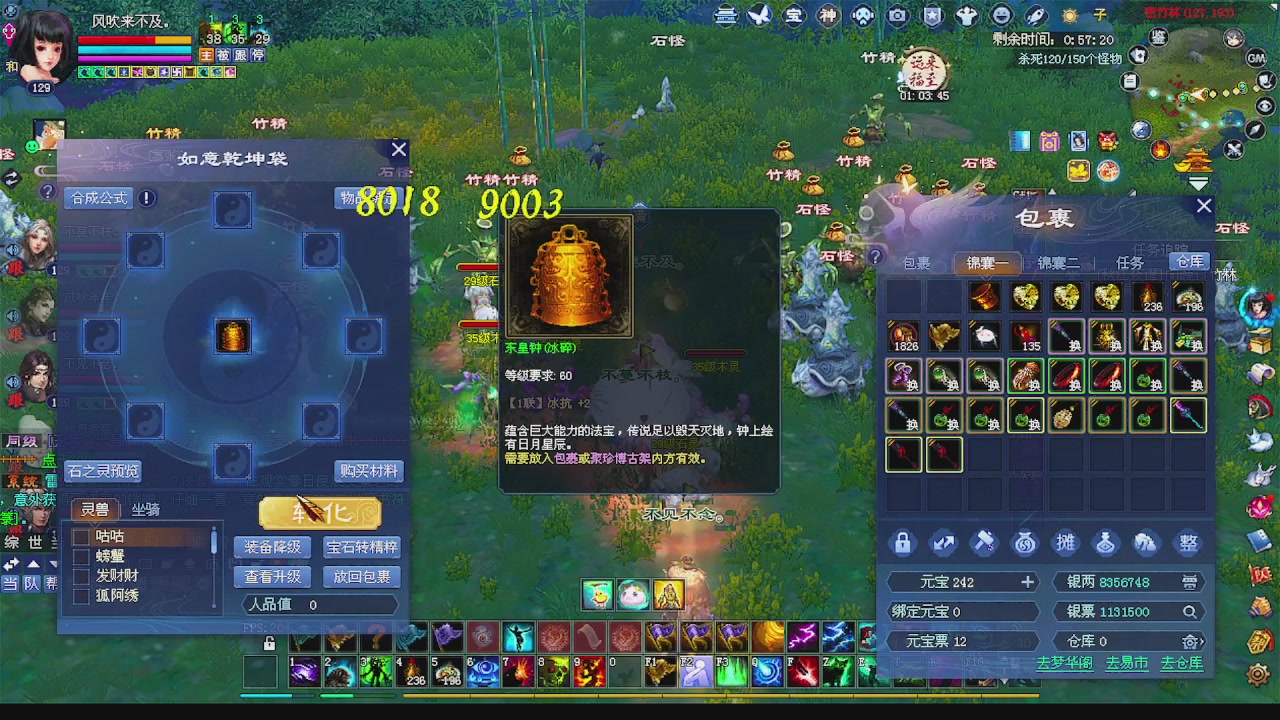The height and width of the screenshot is (720, 1280).
Task: Select the 神 deity icon in top toolbar
Action: pyautogui.click(x=828, y=15)
